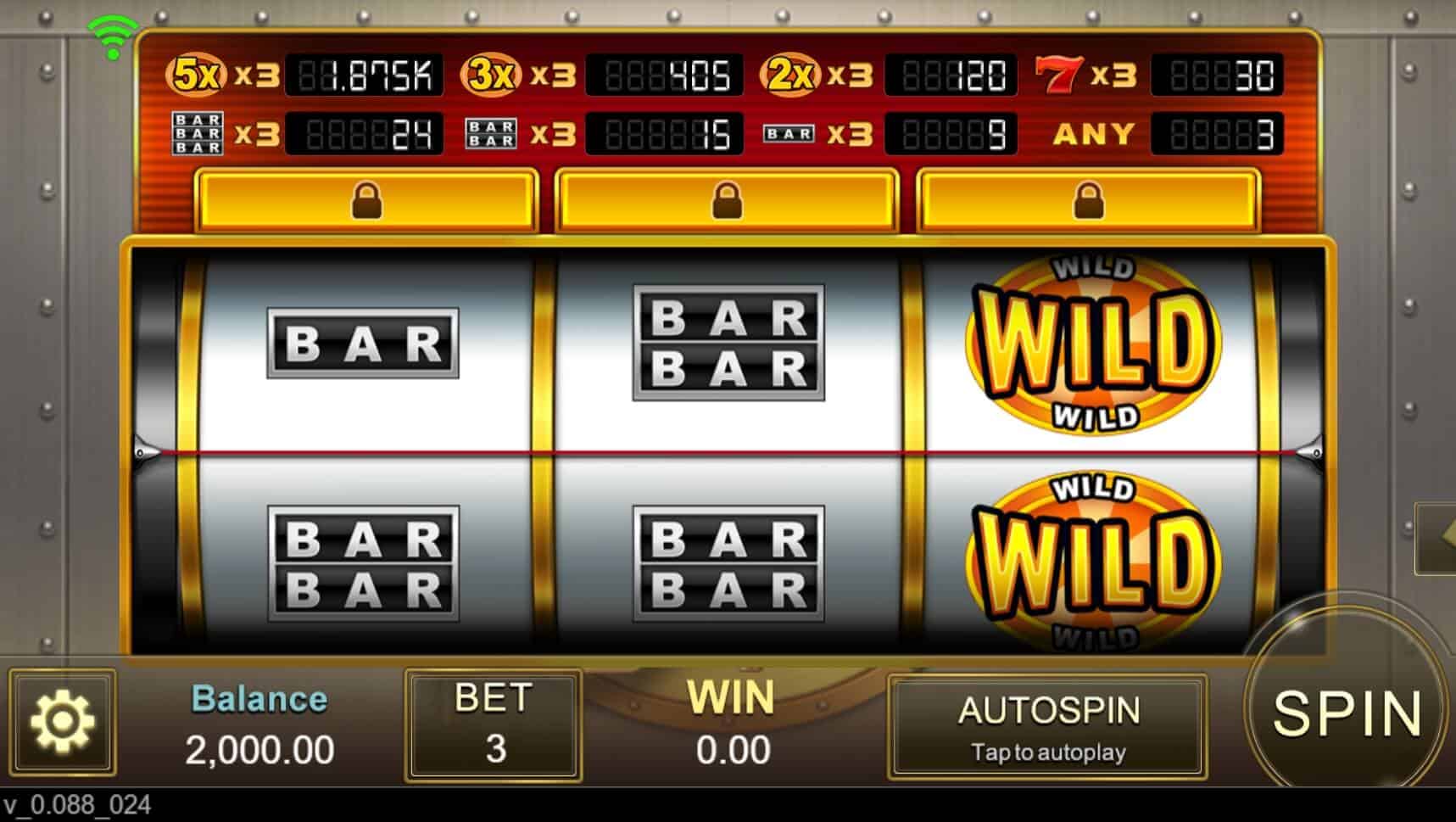The width and height of the screenshot is (1456, 822).
Task: Toggle the lock on the third reel
Action: (1088, 199)
